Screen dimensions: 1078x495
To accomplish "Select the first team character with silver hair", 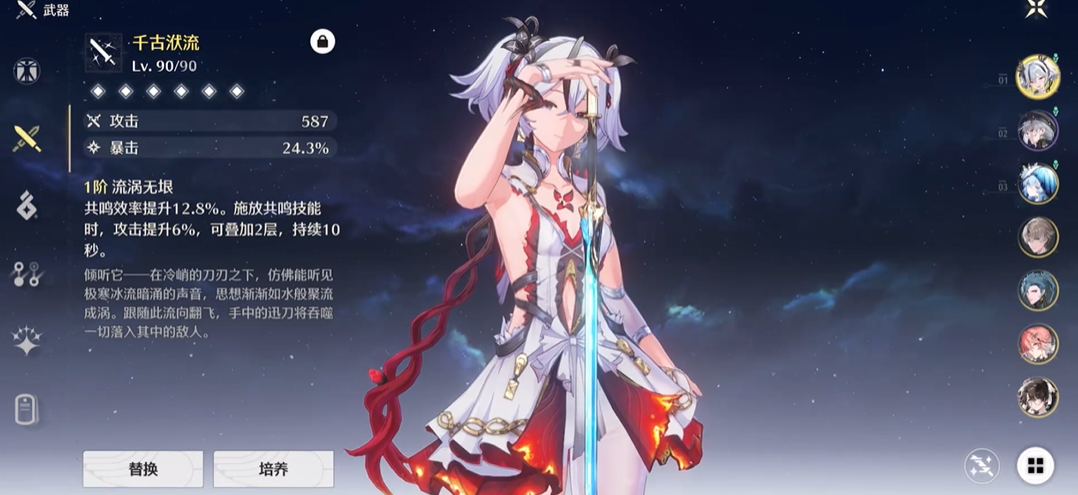I will click(x=1037, y=77).
